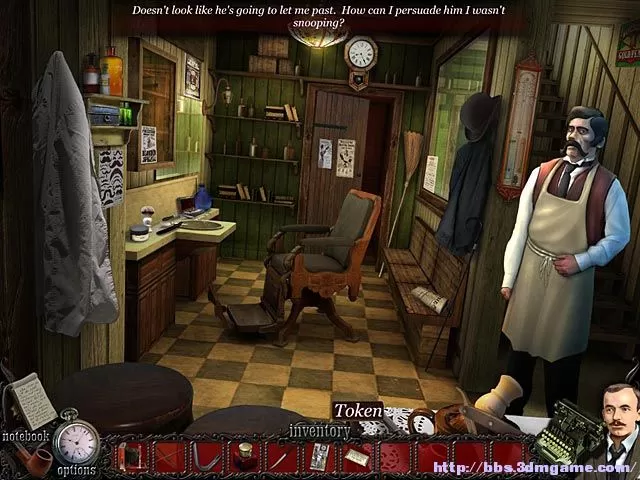640x480 pixels.
Task: Open options via the pocket watch
Action: click(76, 441)
